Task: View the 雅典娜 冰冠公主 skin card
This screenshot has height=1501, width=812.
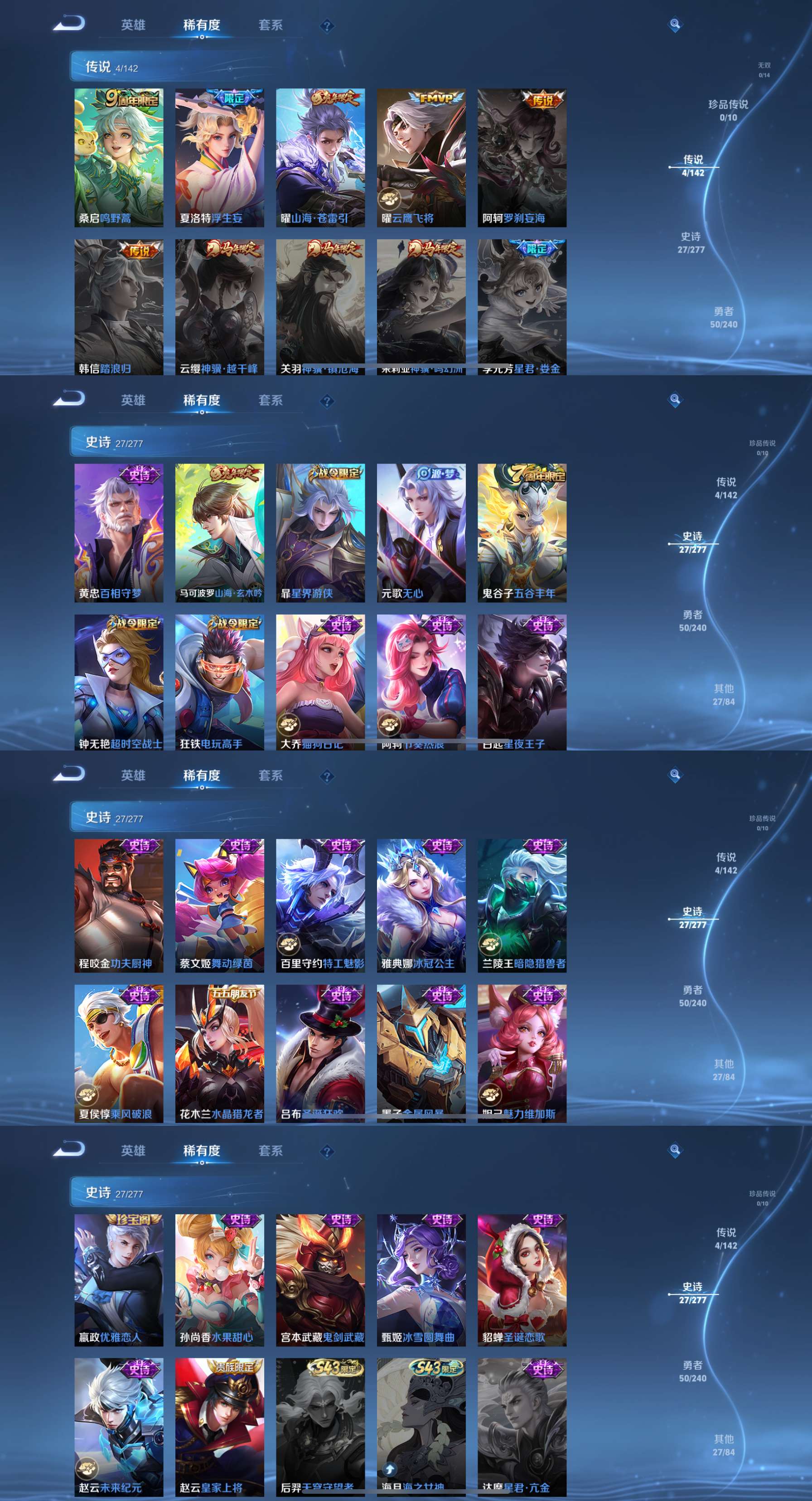Action: click(421, 905)
